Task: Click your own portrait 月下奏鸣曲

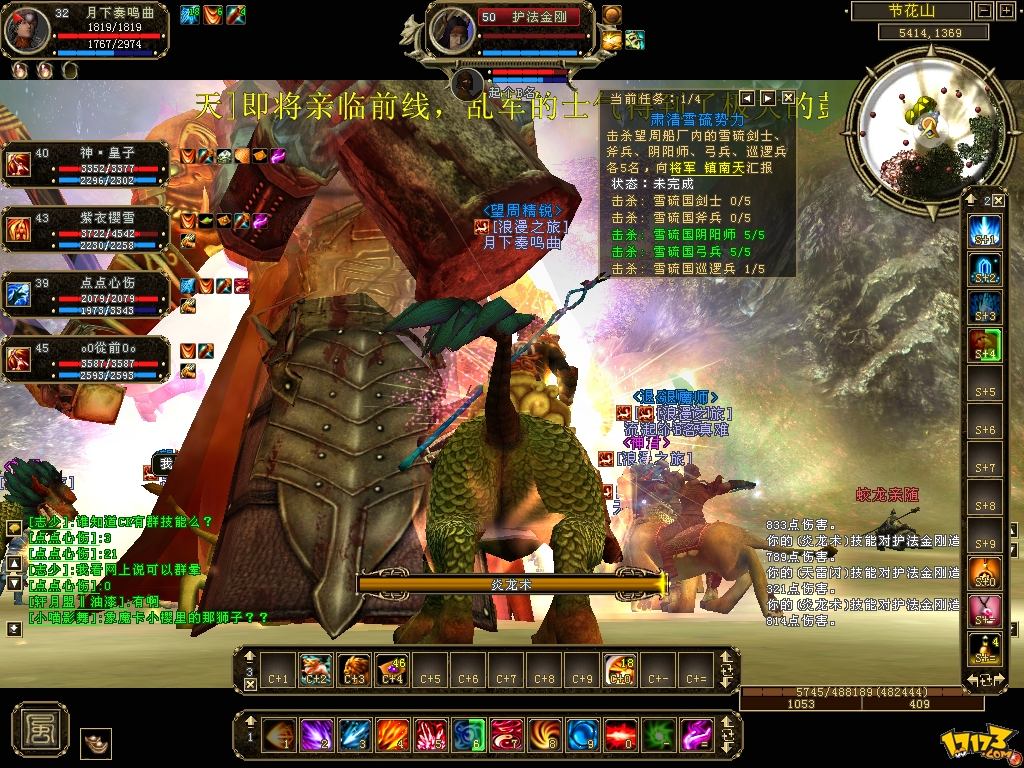Action: pyautogui.click(x=27, y=30)
